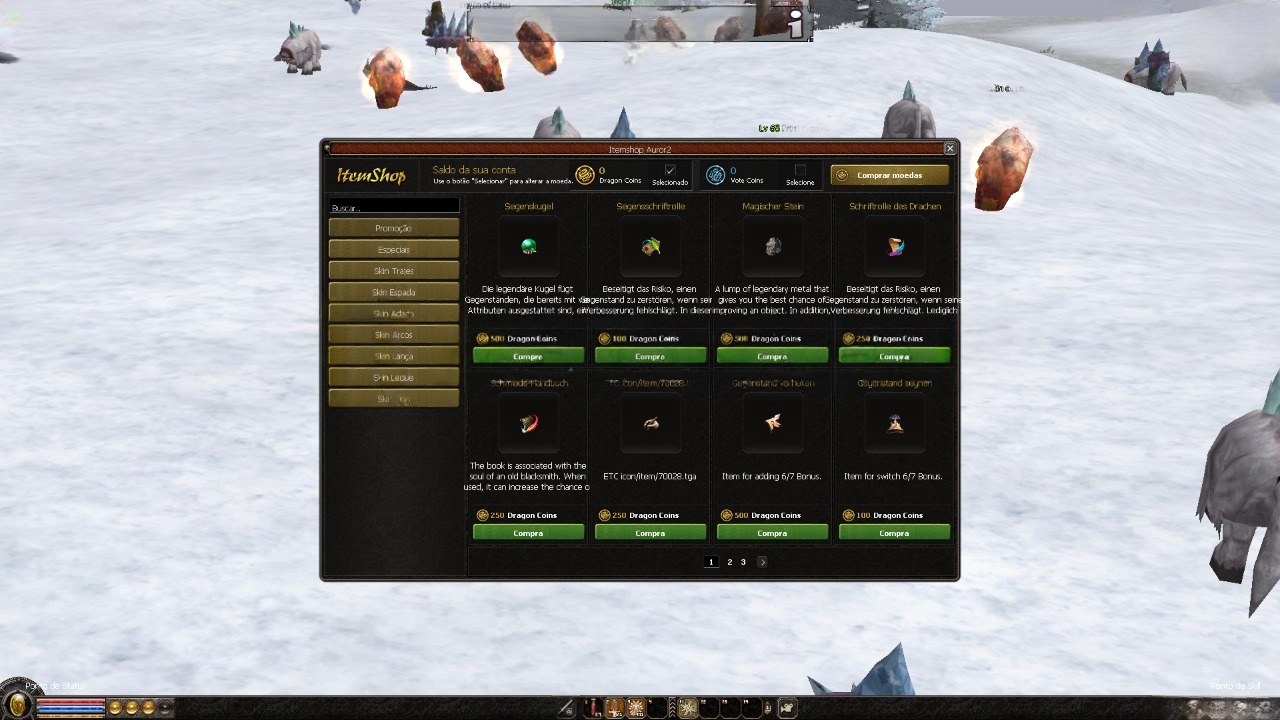Click the next page arrow
This screenshot has width=1280, height=720.
[x=762, y=562]
